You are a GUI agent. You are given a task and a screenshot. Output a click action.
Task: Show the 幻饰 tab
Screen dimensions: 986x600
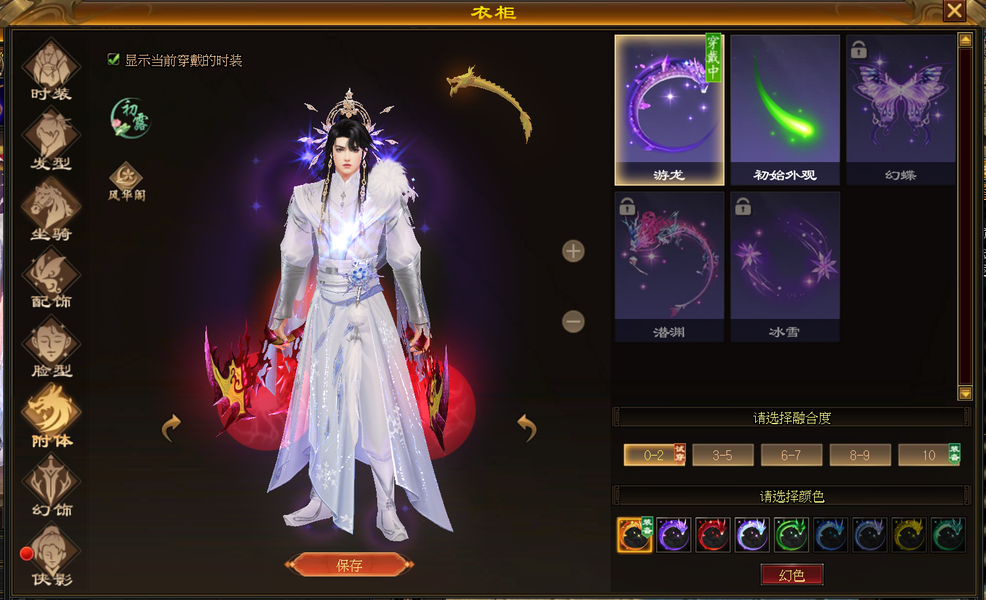[51, 487]
